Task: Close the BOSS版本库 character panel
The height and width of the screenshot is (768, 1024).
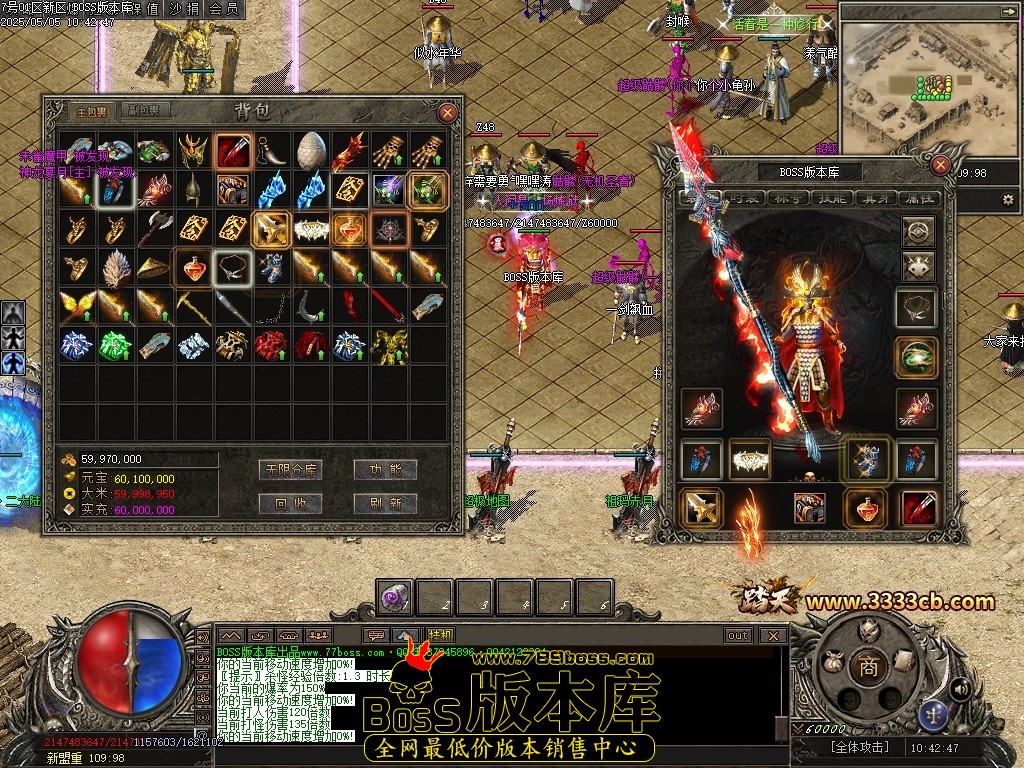Action: coord(940,165)
